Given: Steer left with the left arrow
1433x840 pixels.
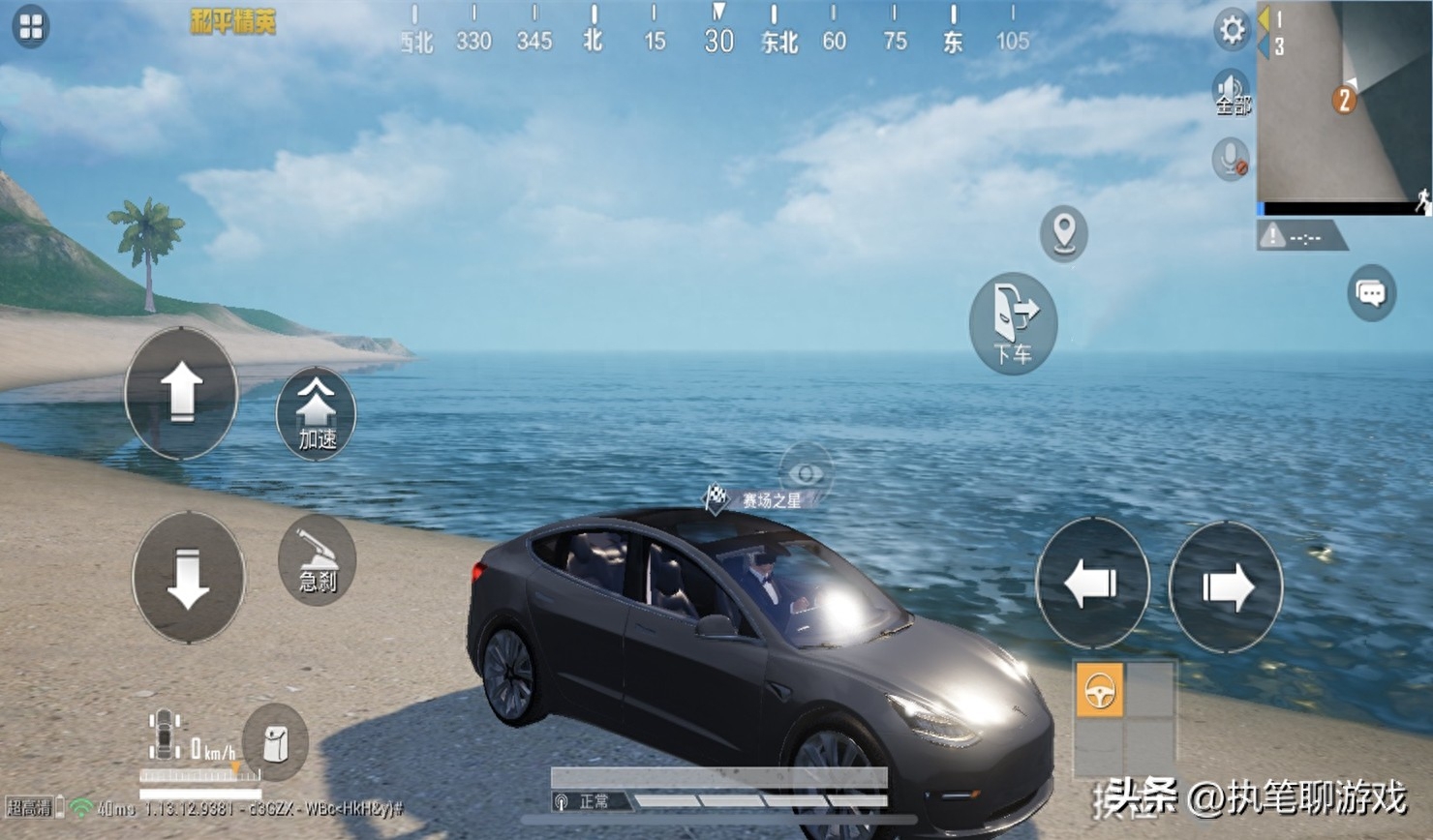Looking at the screenshot, I should 1092,584.
